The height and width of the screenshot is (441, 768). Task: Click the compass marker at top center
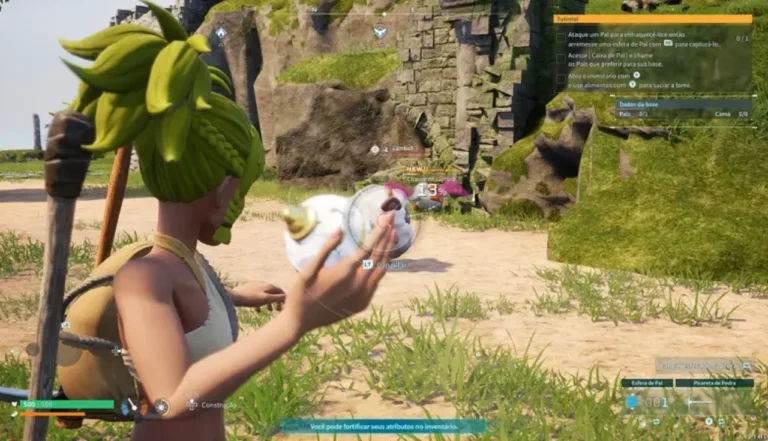click(x=380, y=32)
